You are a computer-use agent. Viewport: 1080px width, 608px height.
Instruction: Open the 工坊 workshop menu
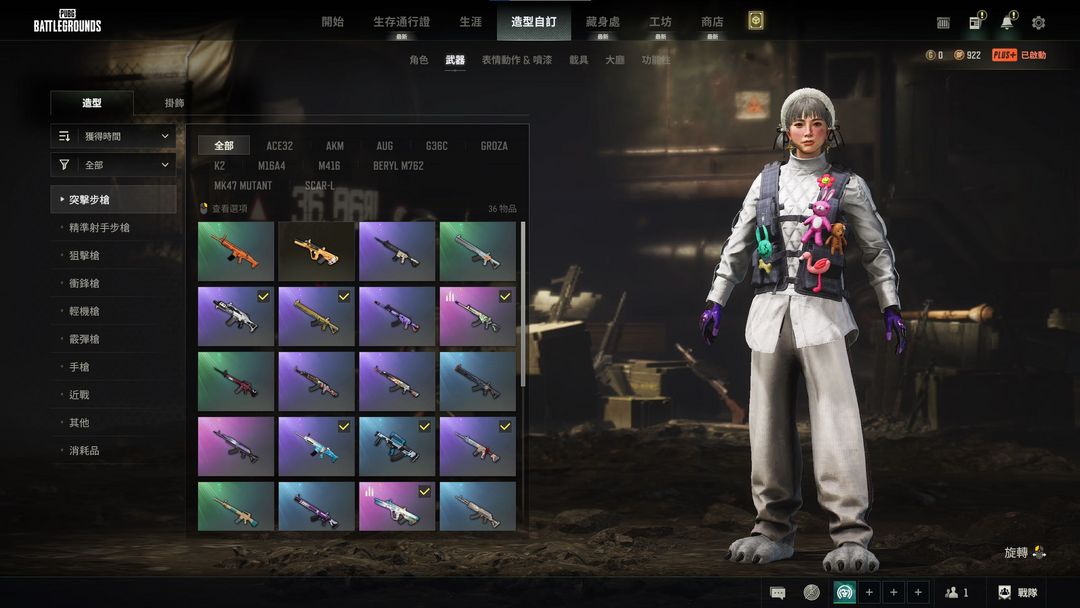point(660,22)
